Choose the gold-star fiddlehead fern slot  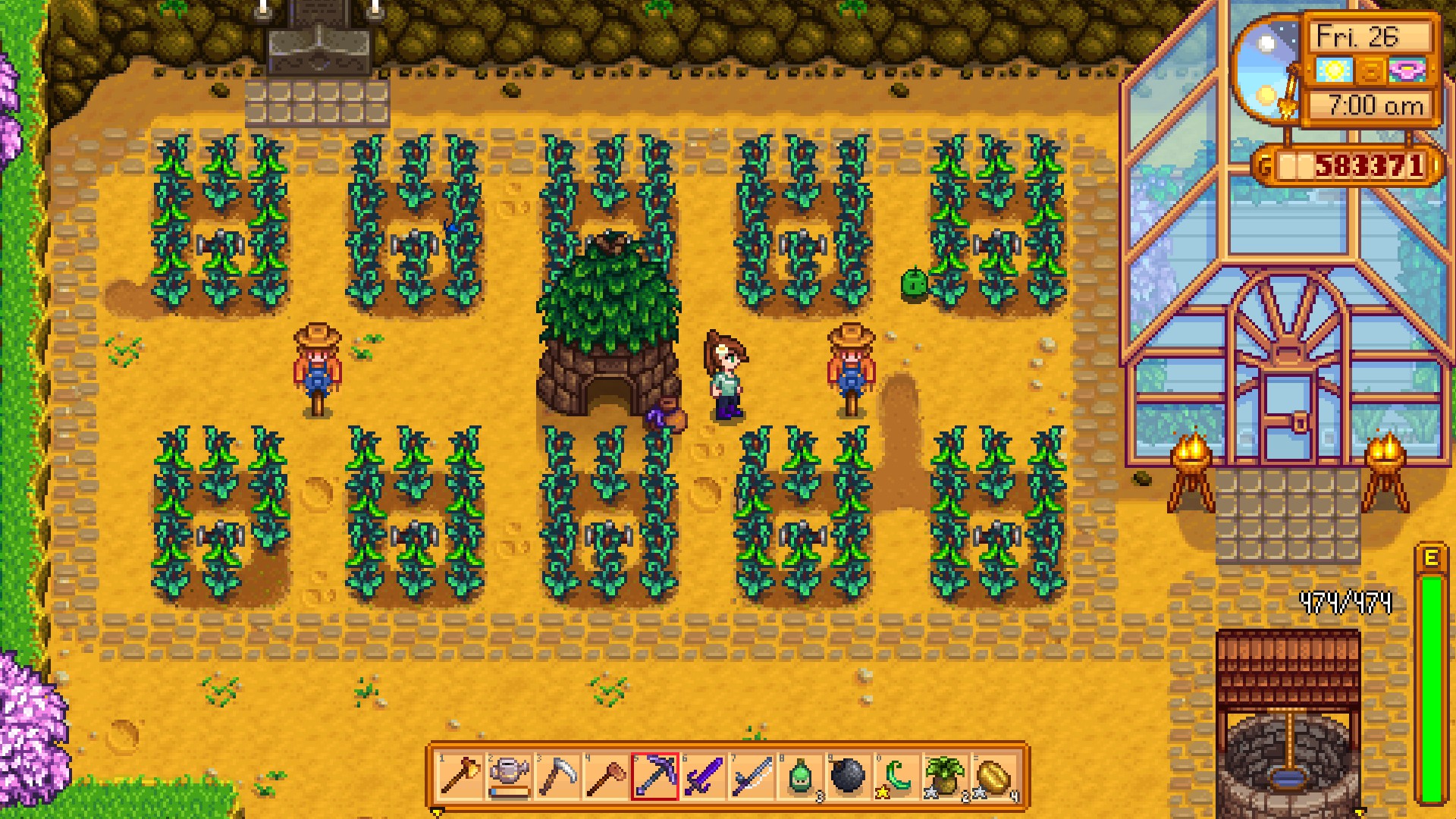pyautogui.click(x=897, y=776)
